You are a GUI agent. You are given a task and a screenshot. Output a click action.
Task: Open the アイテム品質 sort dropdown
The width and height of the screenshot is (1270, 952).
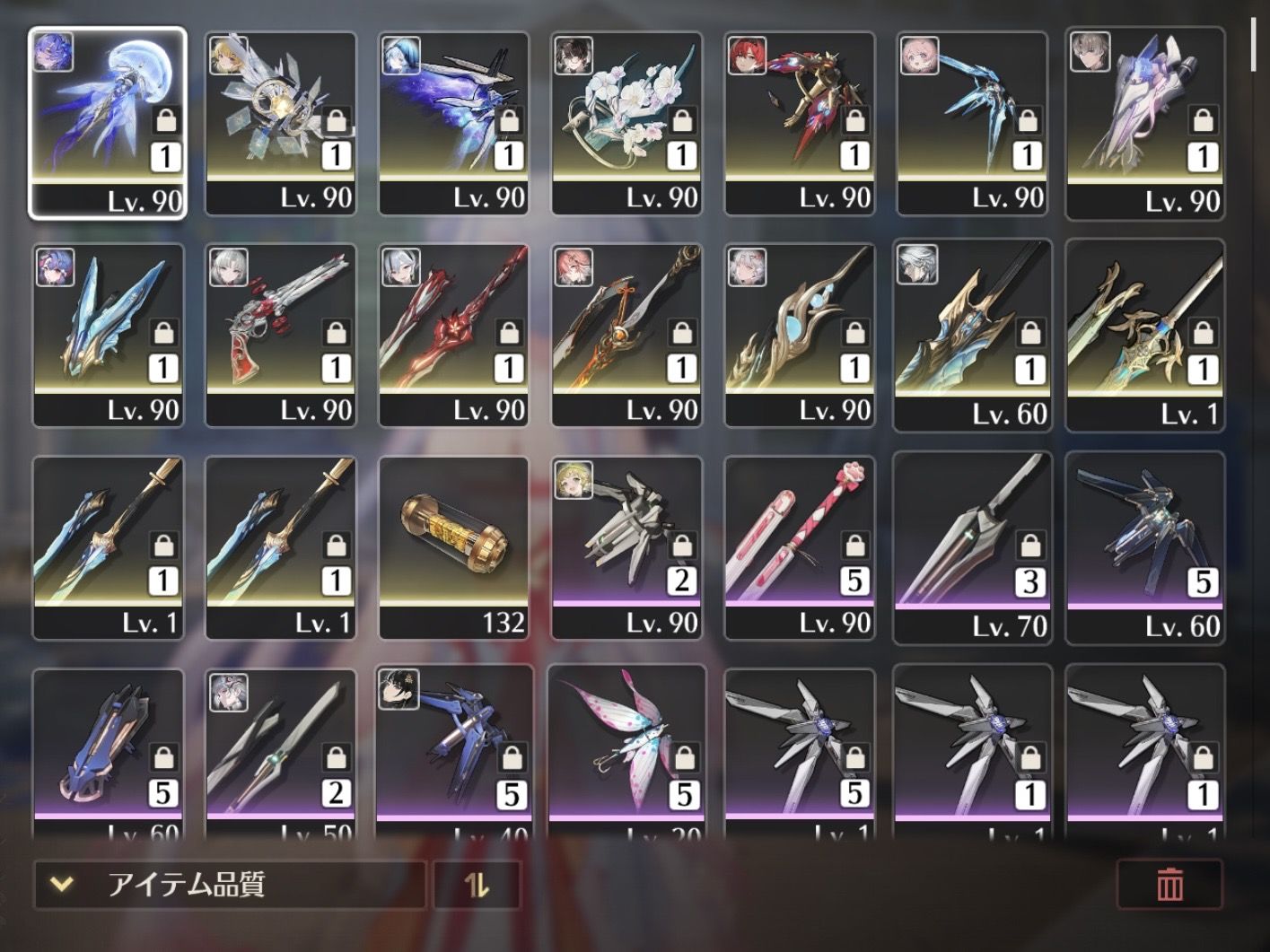pos(229,885)
